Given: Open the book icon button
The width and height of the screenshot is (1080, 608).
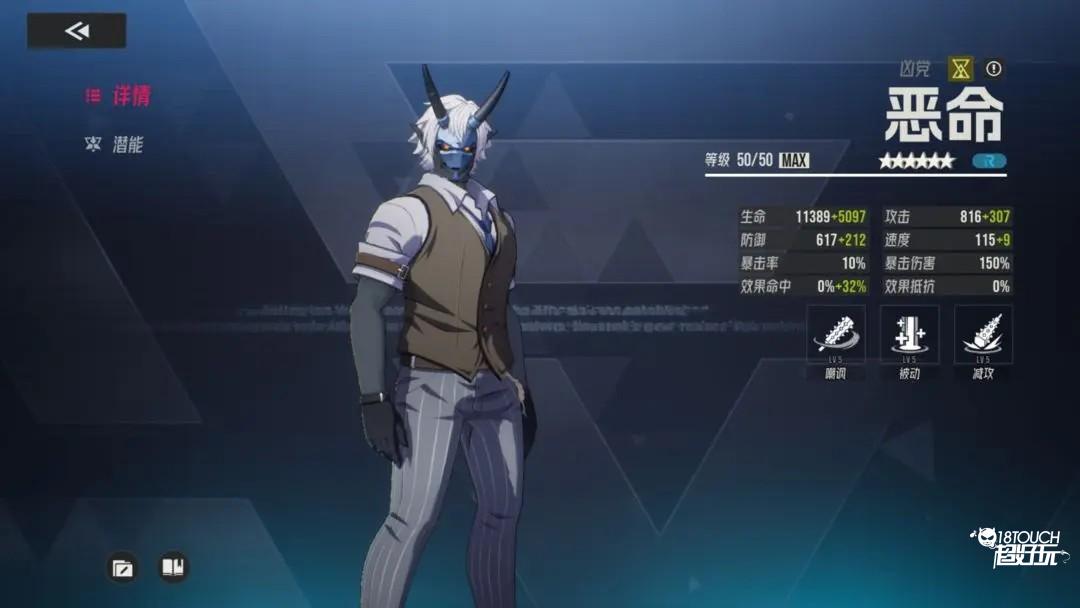Looking at the screenshot, I should click(x=173, y=568).
